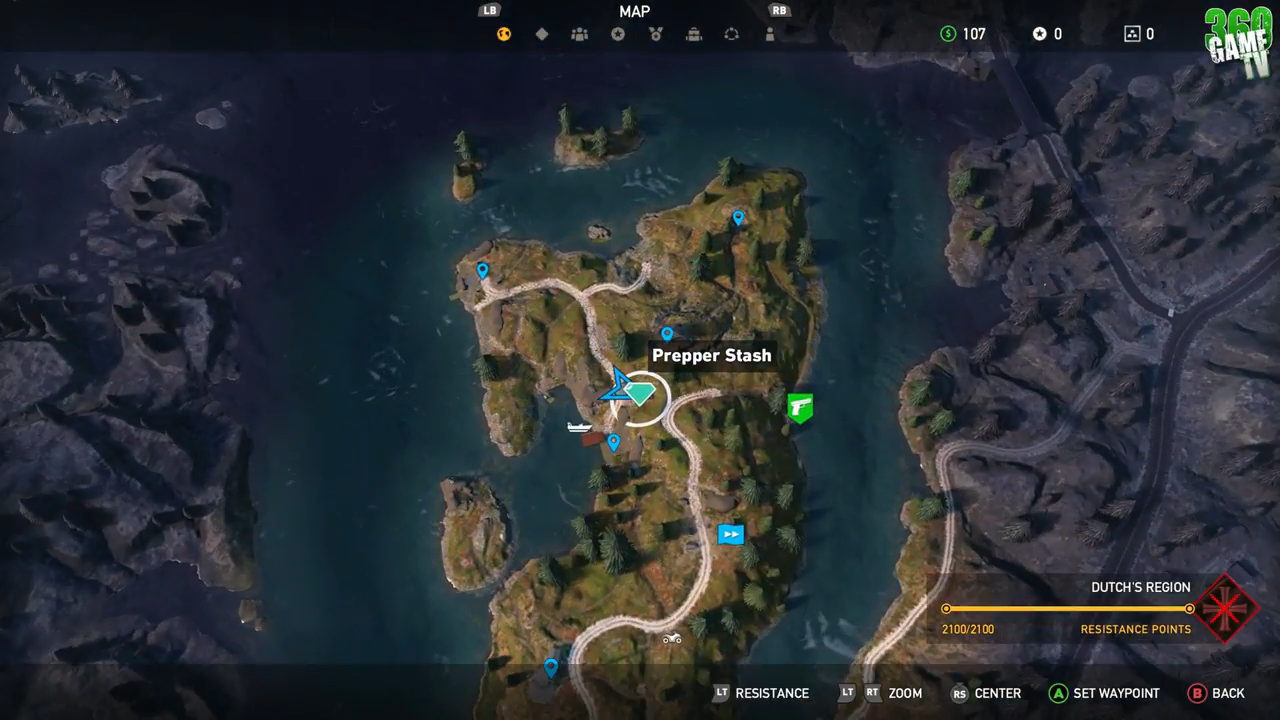Image resolution: width=1280 pixels, height=720 pixels.
Task: Select the blue pin on the northeast shoreline
Action: (x=738, y=216)
